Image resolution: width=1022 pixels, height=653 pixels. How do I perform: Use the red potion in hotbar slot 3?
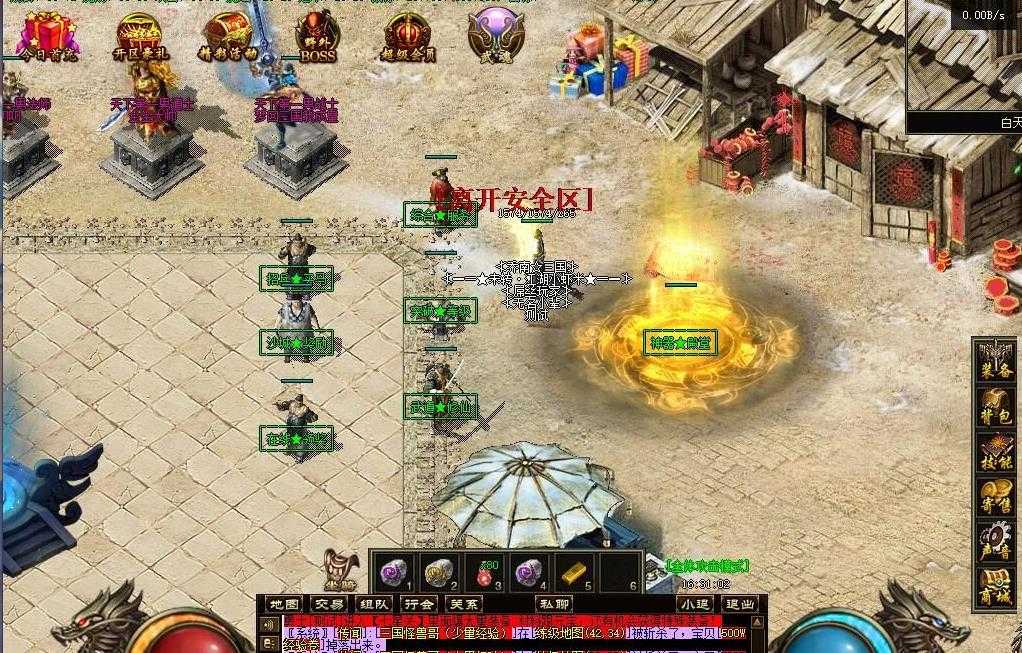(x=484, y=574)
